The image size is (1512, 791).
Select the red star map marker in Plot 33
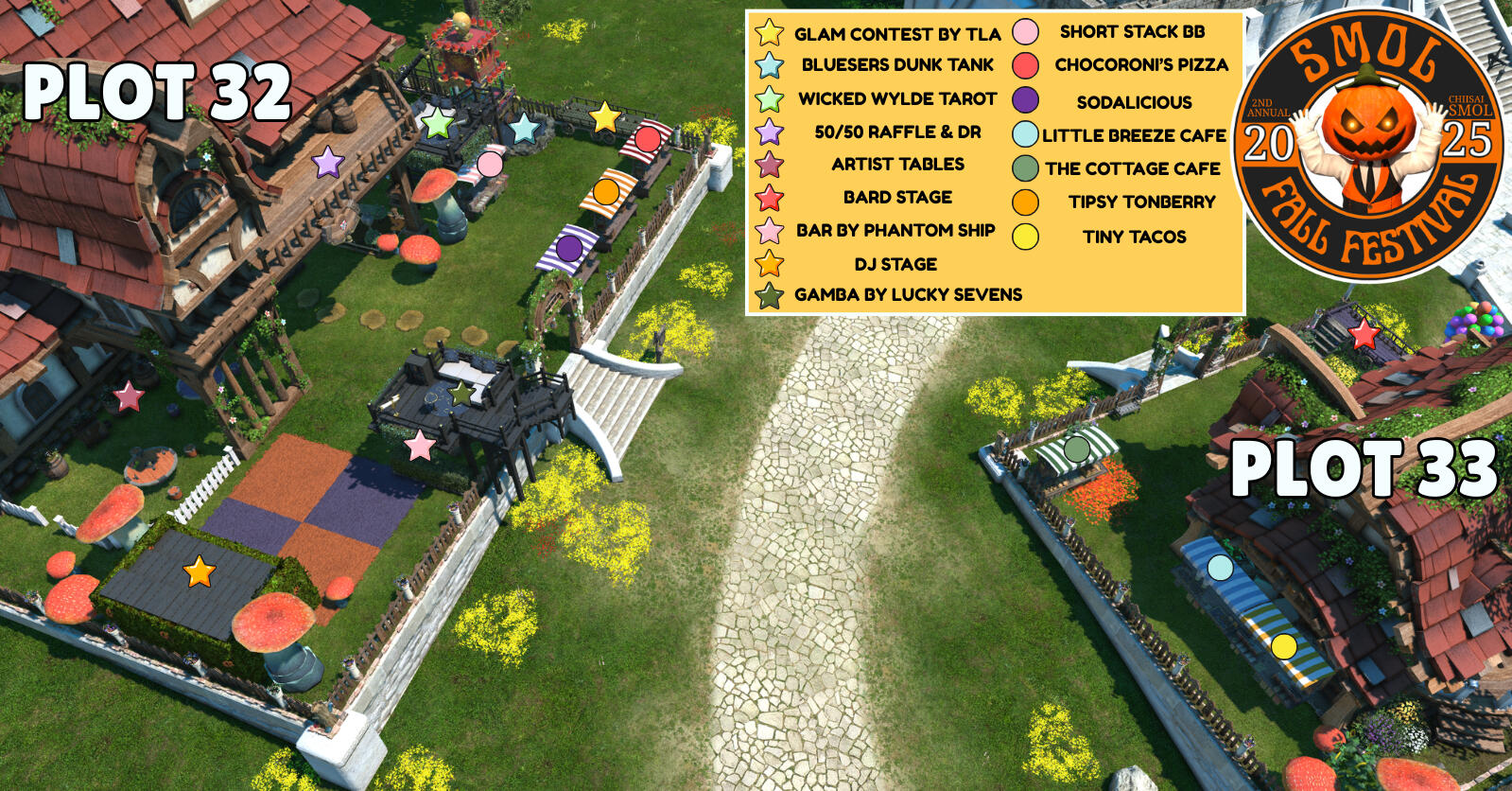1363,334
